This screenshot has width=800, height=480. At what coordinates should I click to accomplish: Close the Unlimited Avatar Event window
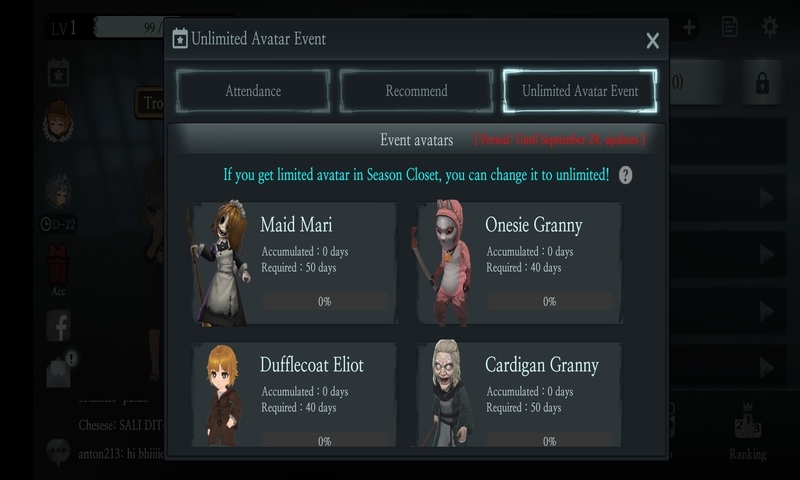pos(652,41)
